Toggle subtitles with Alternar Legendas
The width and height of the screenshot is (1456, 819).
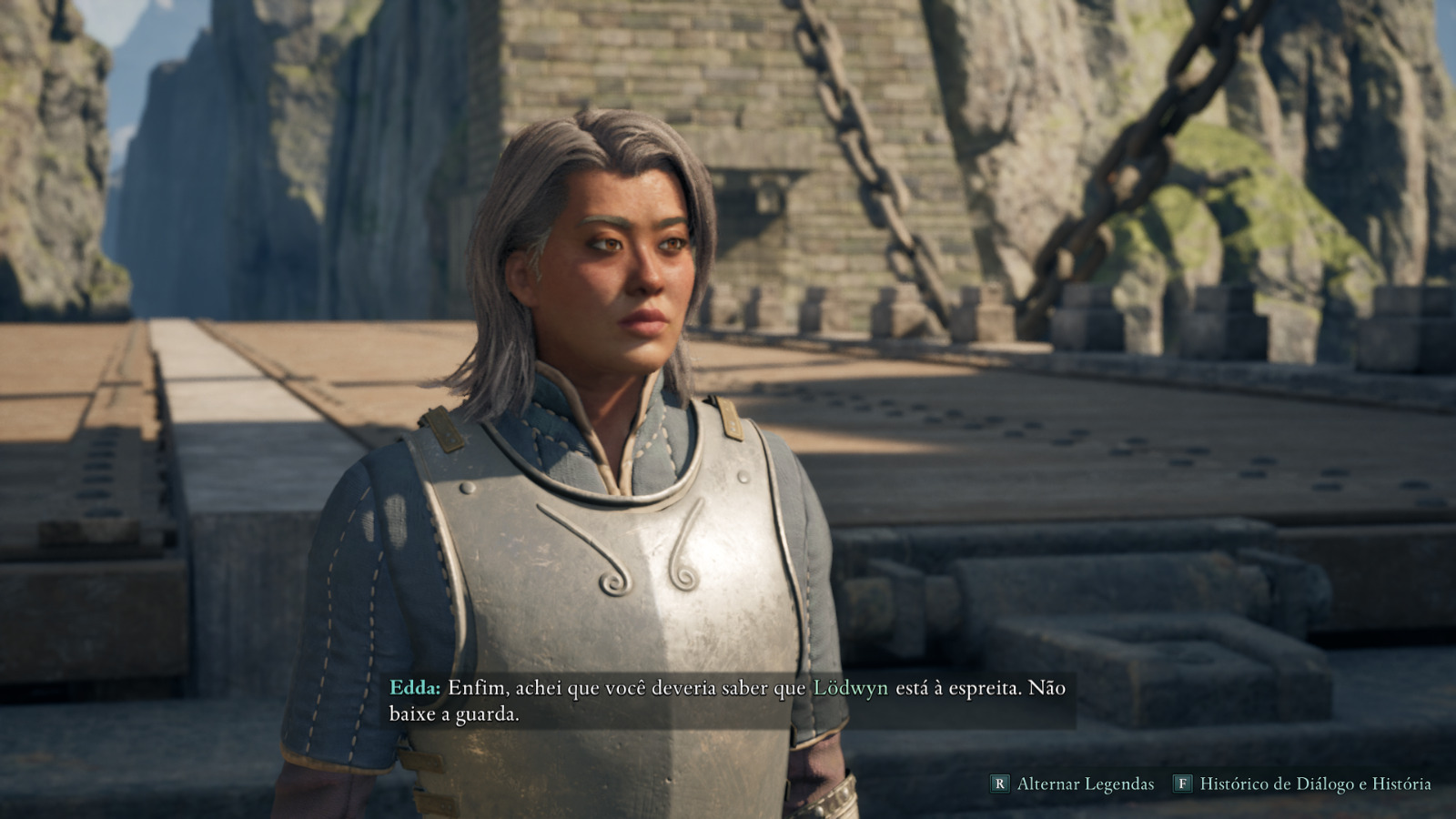click(1074, 784)
